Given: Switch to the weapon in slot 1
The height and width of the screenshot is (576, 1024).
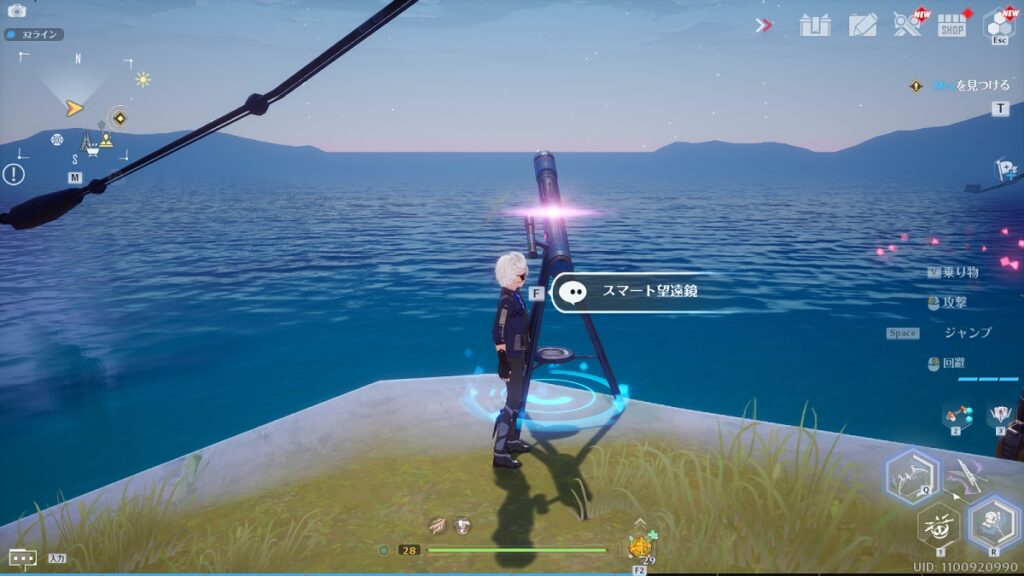Looking at the screenshot, I should click(938, 525).
